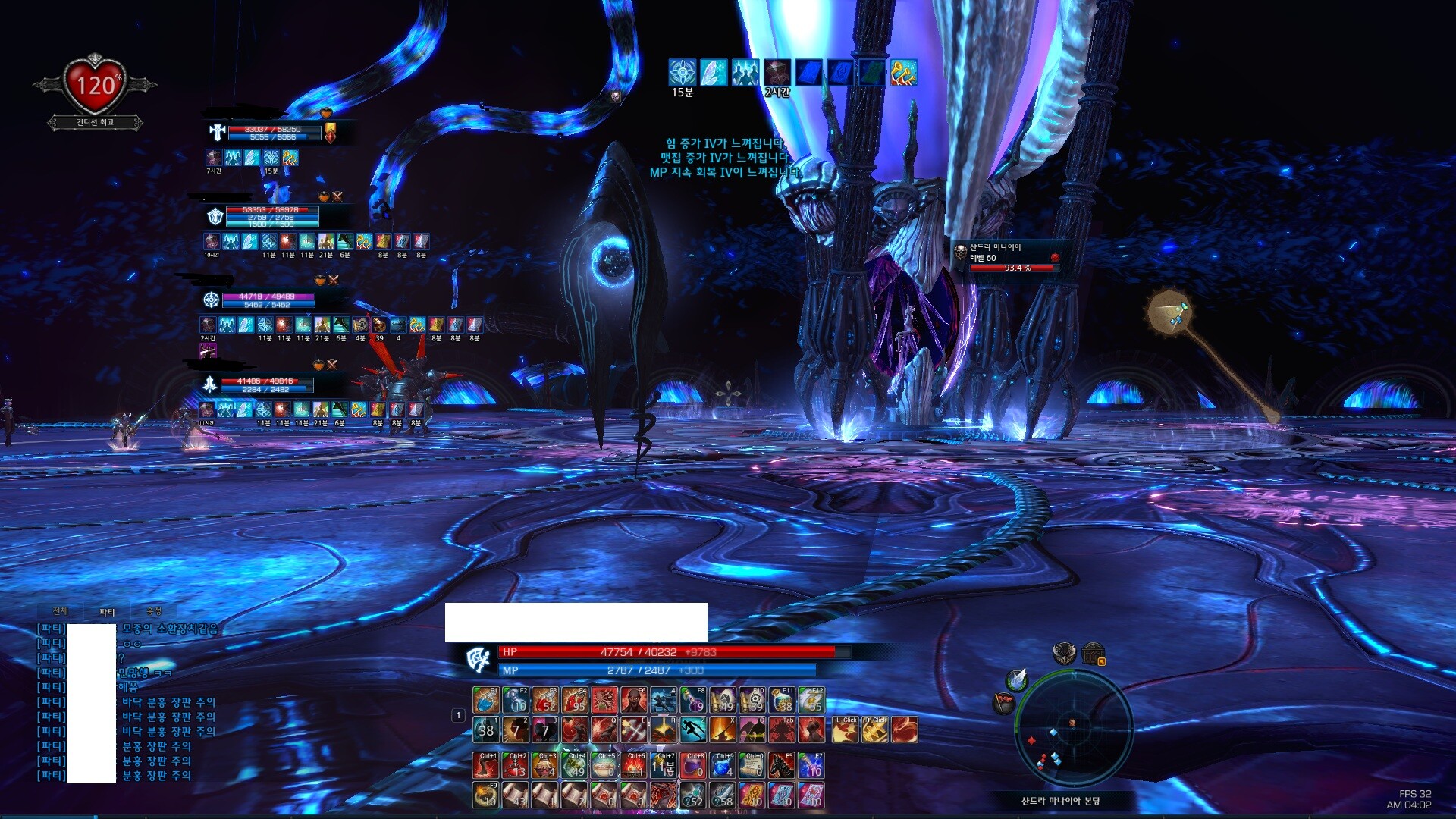The image size is (1456, 819).
Task: Open the building icon above the minimap
Action: tap(1093, 654)
